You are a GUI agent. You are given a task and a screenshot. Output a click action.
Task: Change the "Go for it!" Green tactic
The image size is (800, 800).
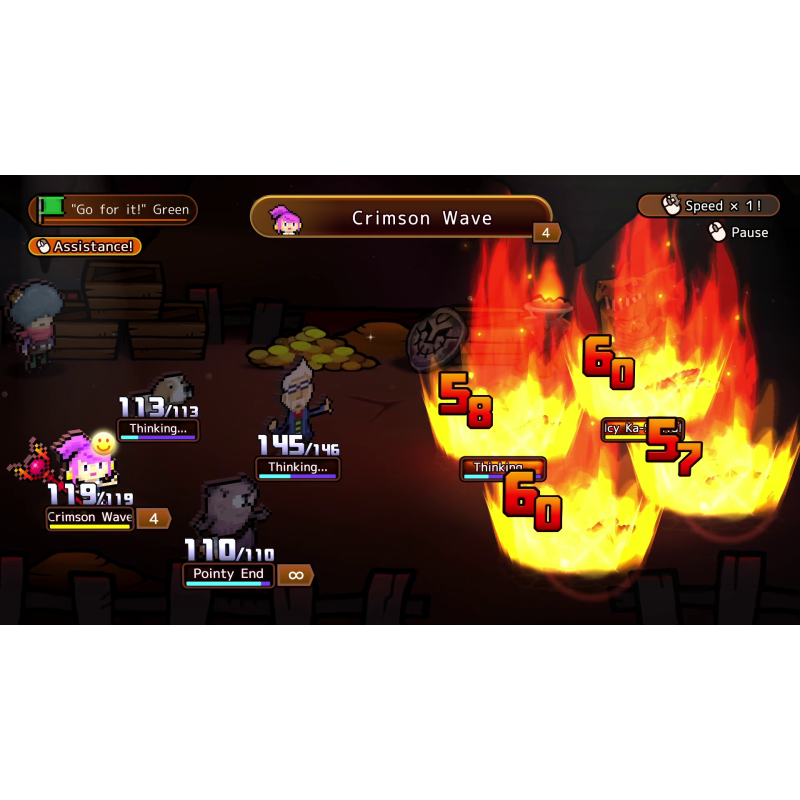113,210
